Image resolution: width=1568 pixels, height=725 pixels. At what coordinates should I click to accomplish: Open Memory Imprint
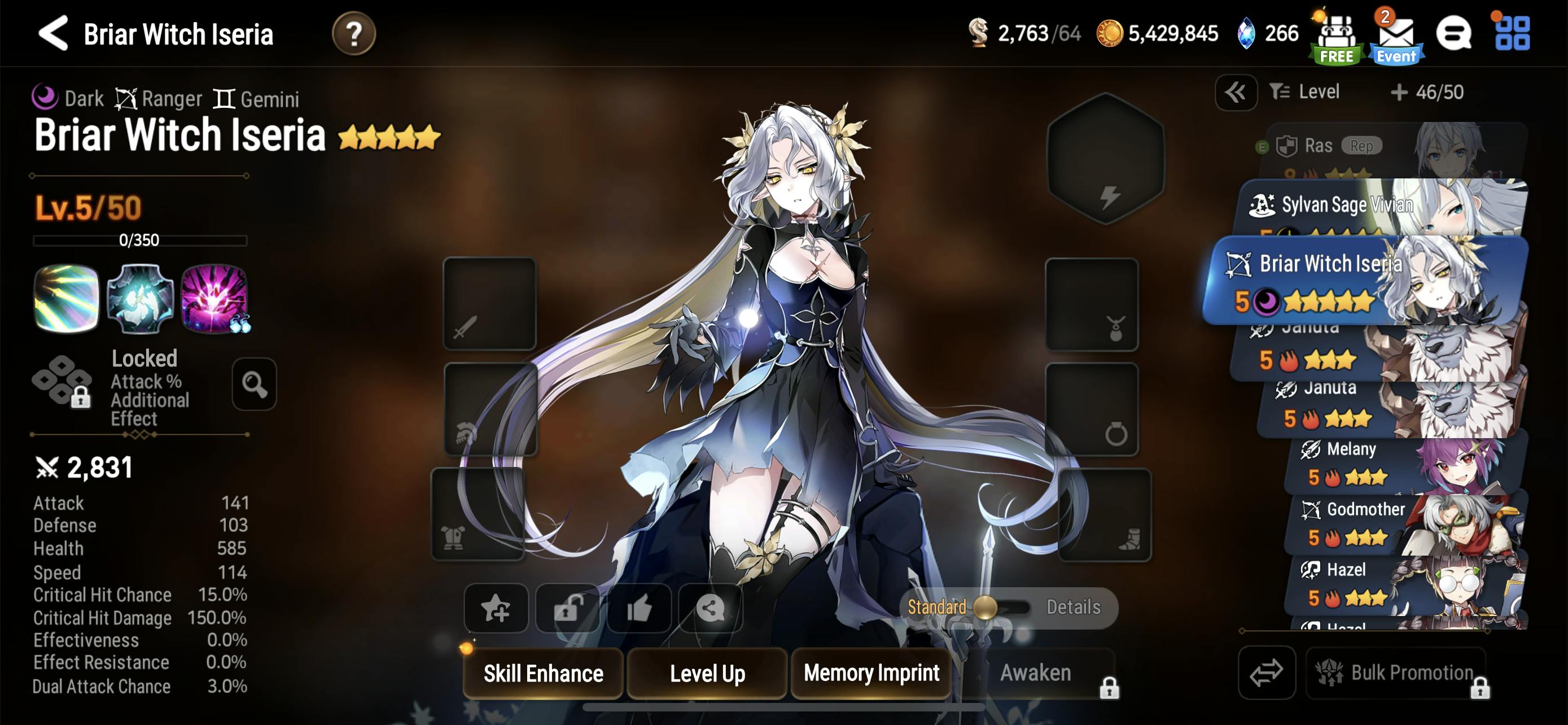pos(870,672)
